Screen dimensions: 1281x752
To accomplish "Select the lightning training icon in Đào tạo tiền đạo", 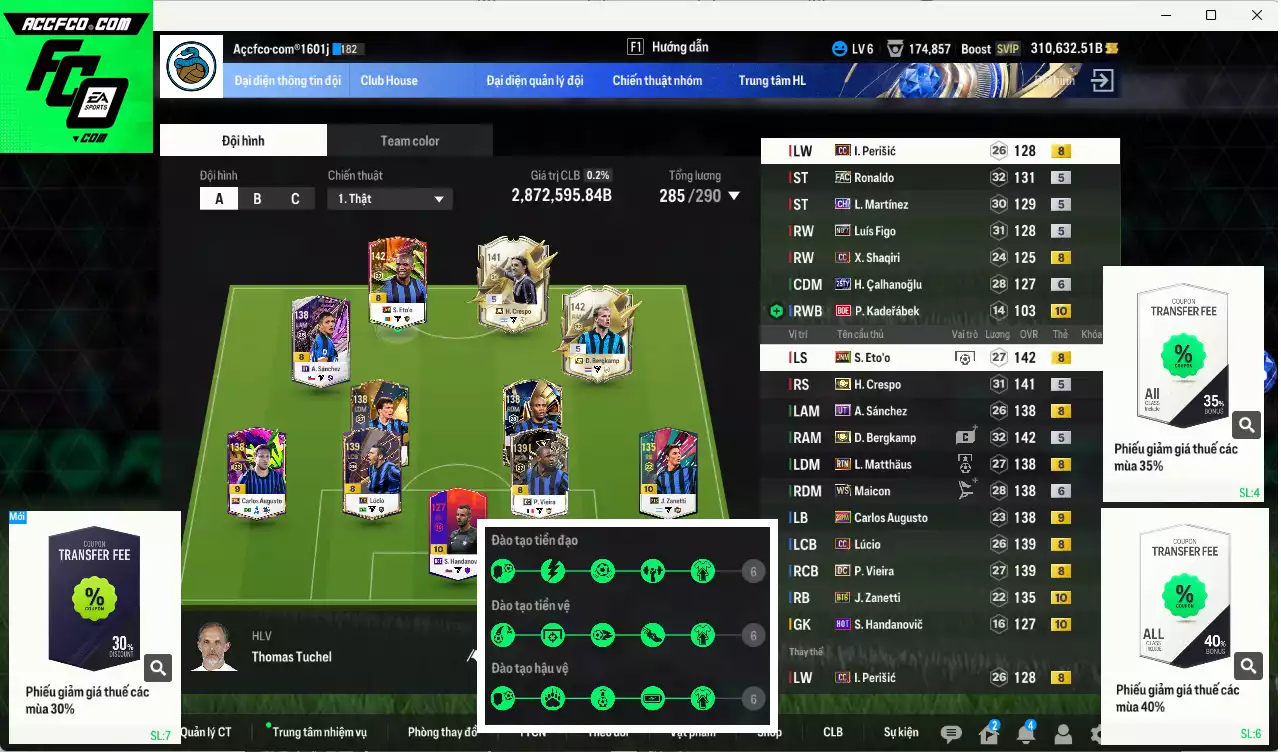I will [x=551, y=570].
